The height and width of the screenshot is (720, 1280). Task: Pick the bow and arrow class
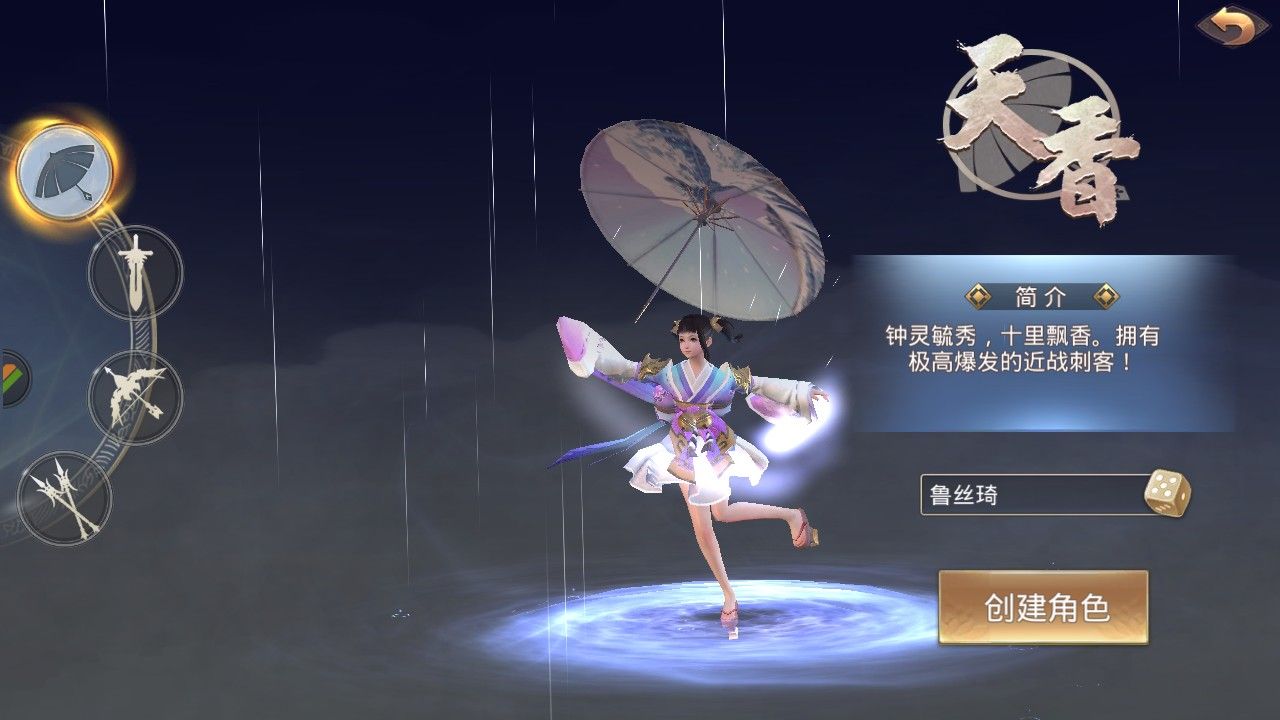pyautogui.click(x=135, y=396)
